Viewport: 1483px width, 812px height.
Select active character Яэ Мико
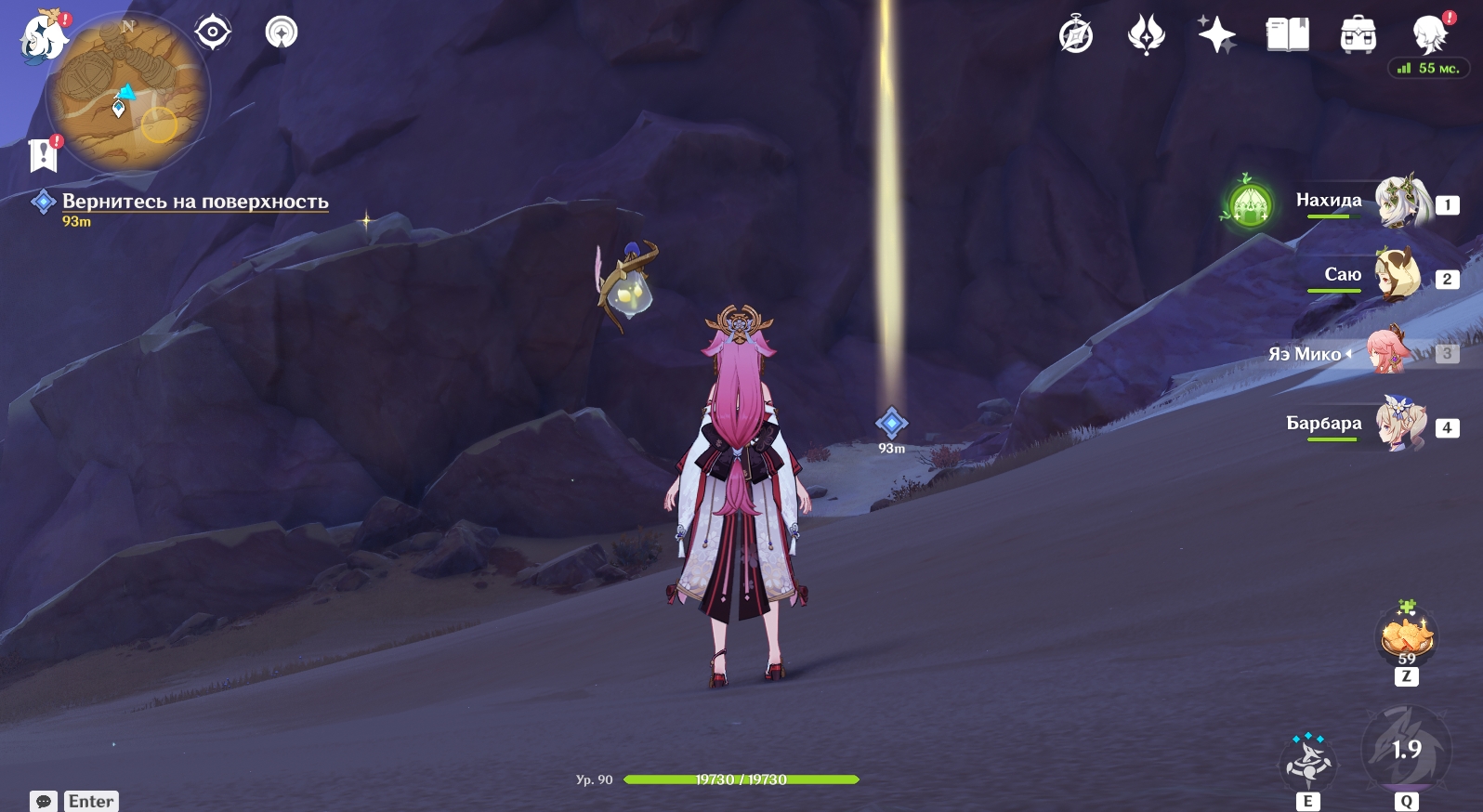tap(1388, 352)
